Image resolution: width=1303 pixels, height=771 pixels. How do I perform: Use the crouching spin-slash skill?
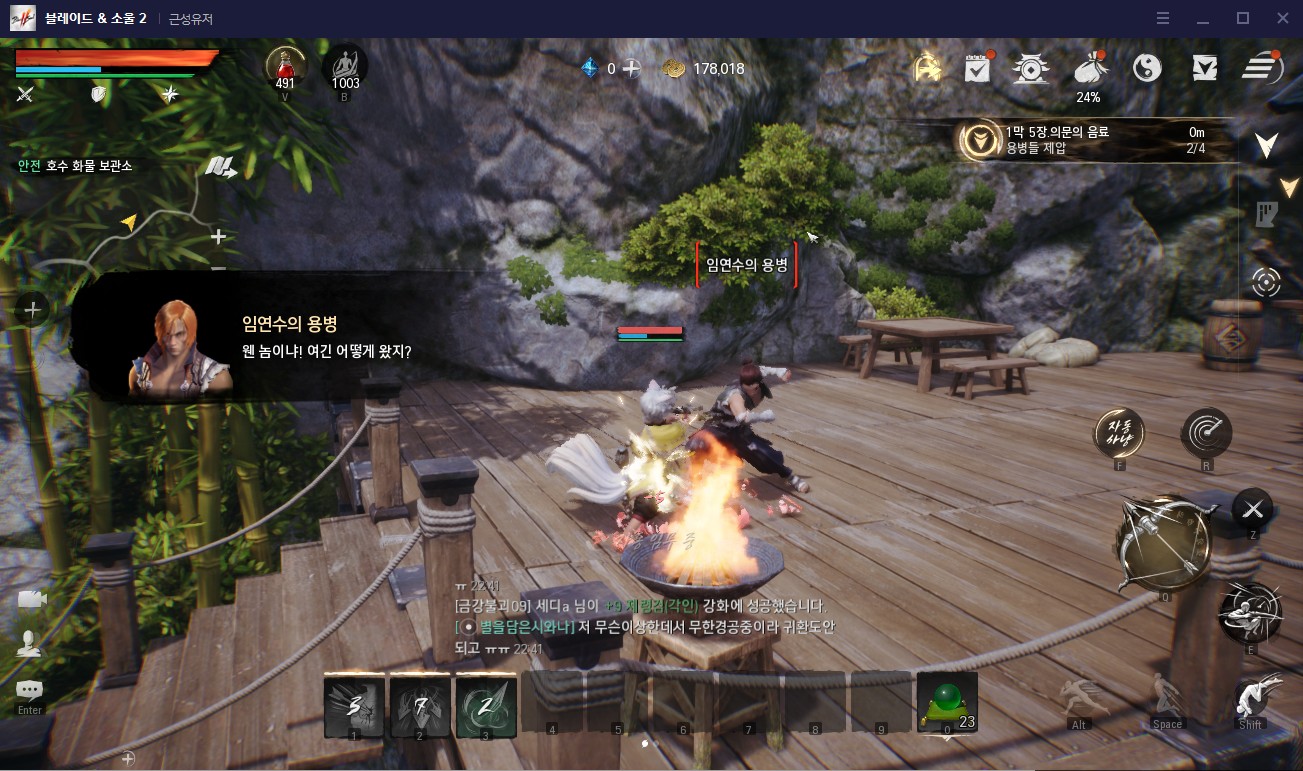coord(1250,611)
